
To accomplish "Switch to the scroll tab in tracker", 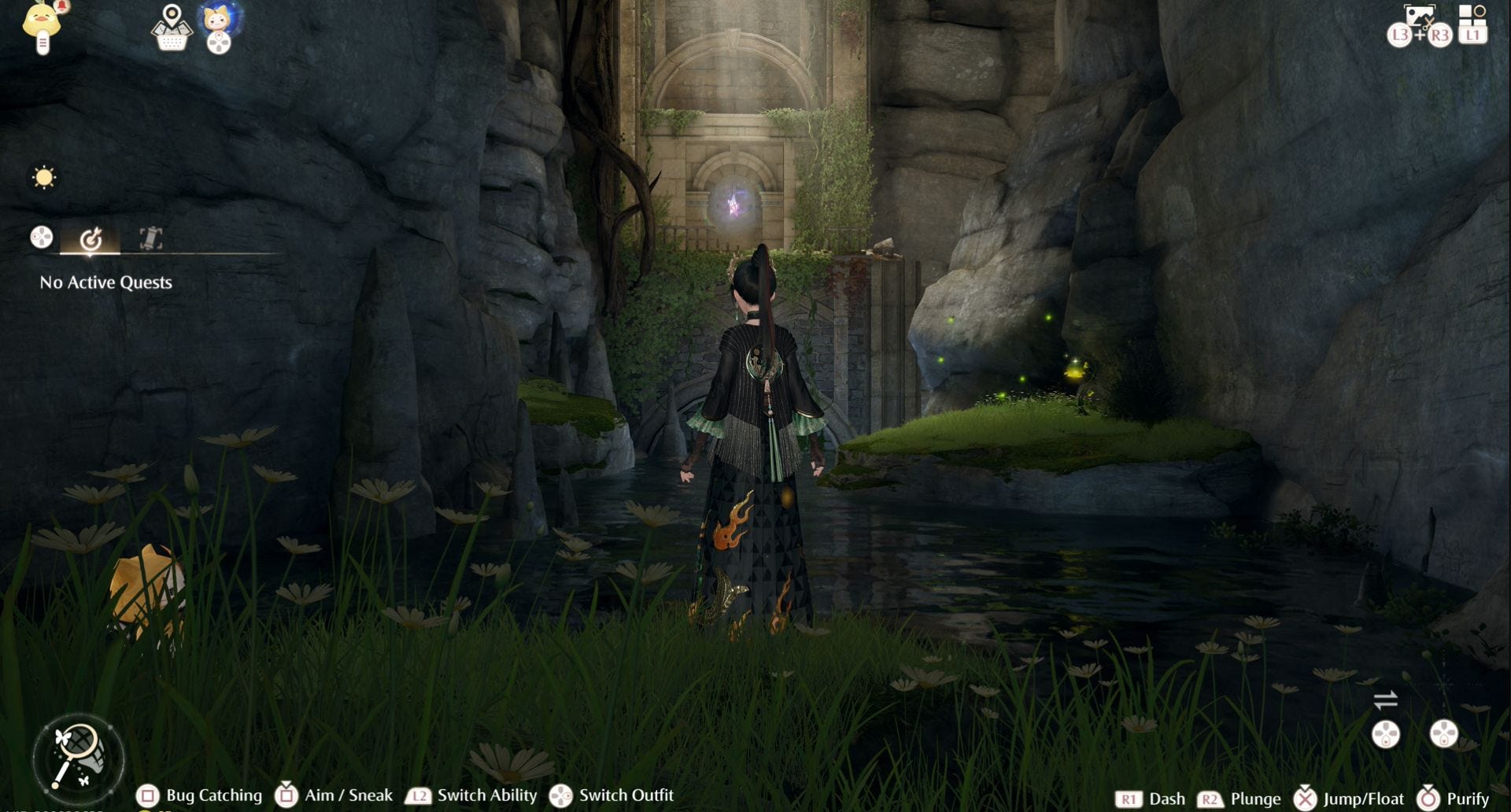I will click(x=150, y=238).
